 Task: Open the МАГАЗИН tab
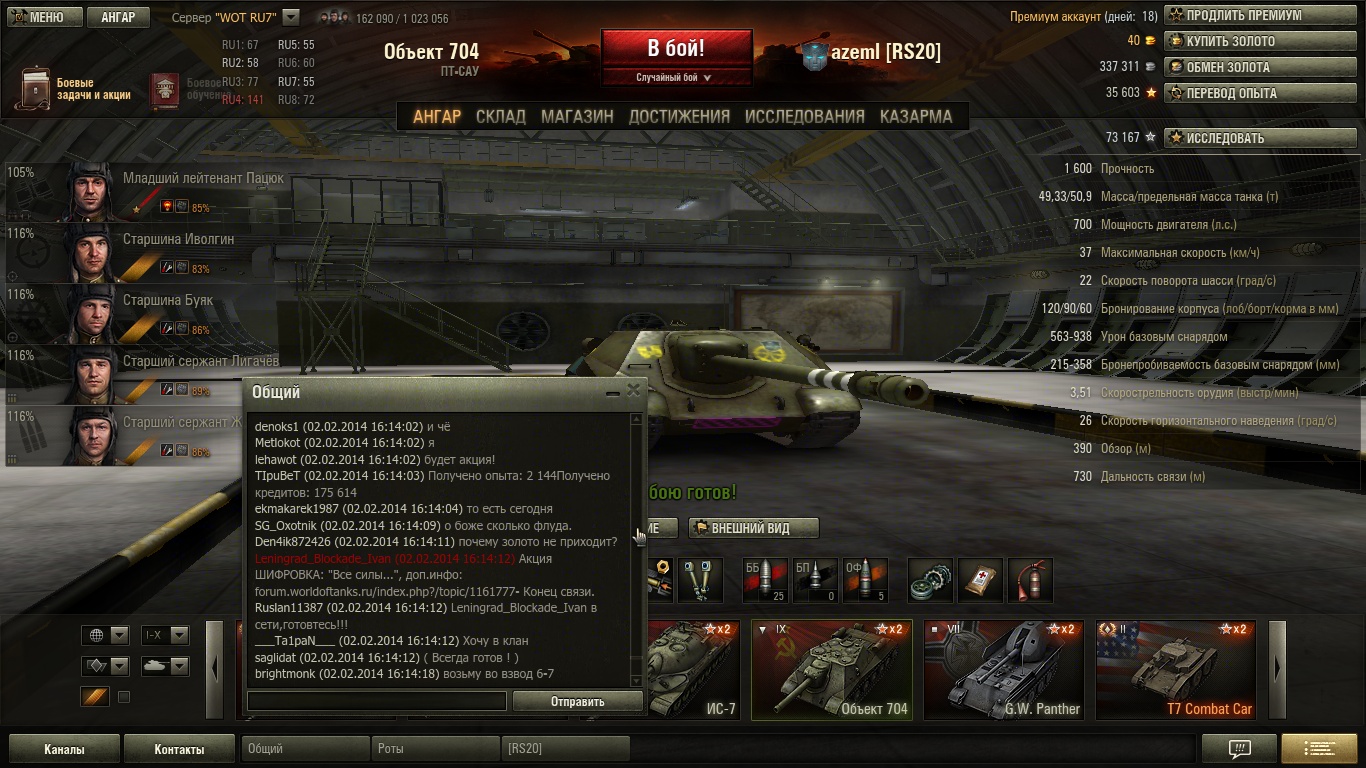click(577, 116)
